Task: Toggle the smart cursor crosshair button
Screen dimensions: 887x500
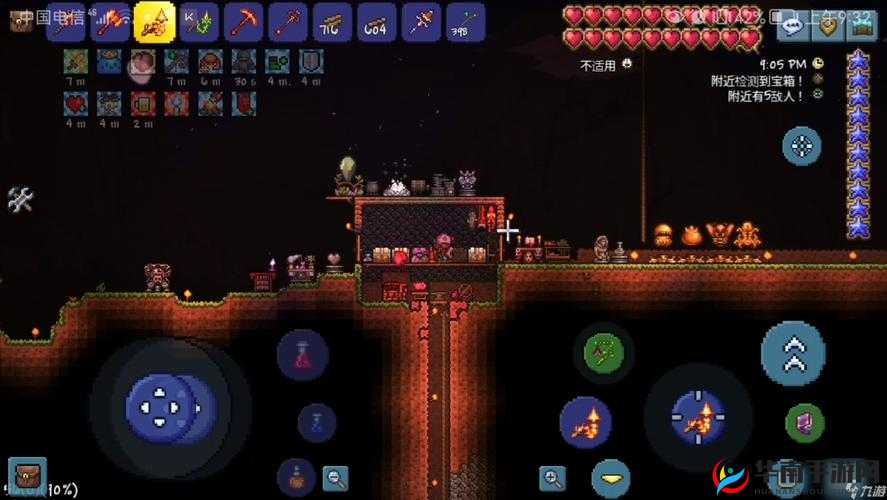Action: tap(801, 146)
